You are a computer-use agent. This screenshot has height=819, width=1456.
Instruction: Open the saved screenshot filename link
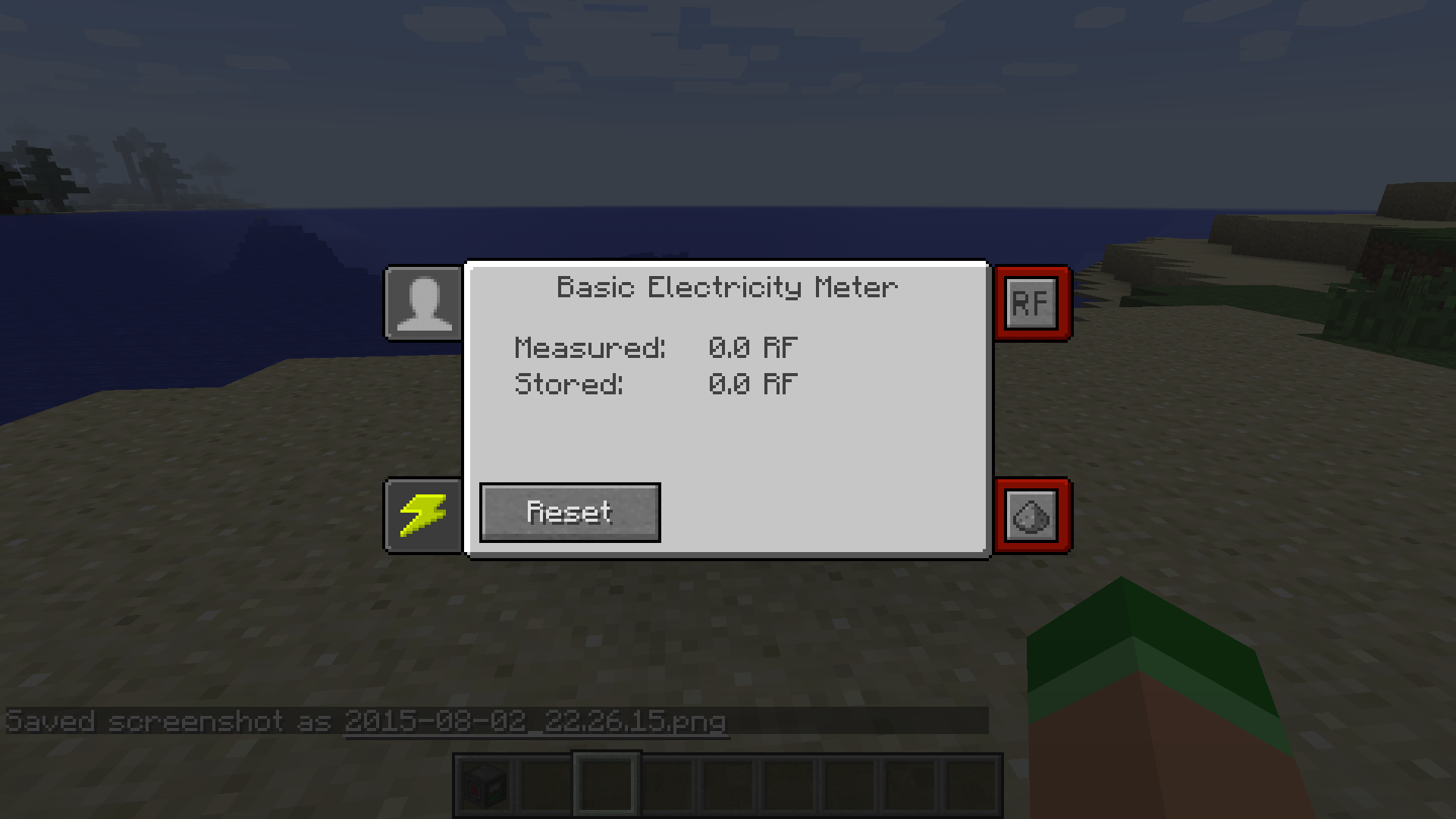535,722
